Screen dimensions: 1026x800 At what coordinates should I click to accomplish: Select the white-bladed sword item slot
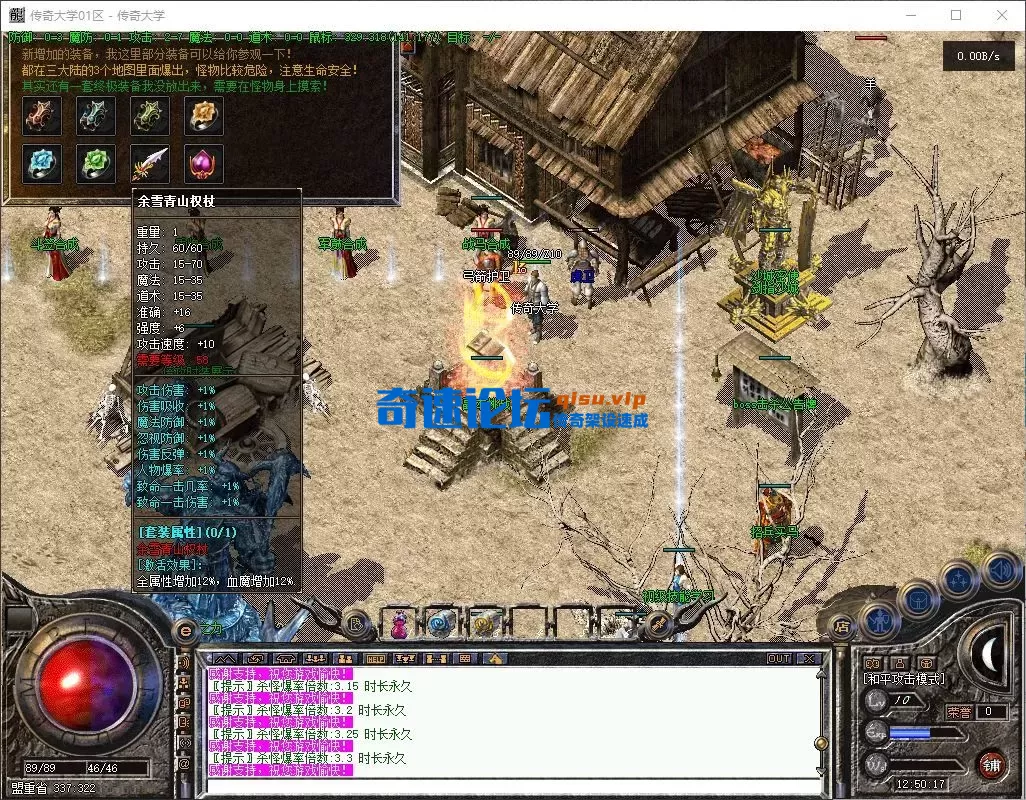(150, 162)
